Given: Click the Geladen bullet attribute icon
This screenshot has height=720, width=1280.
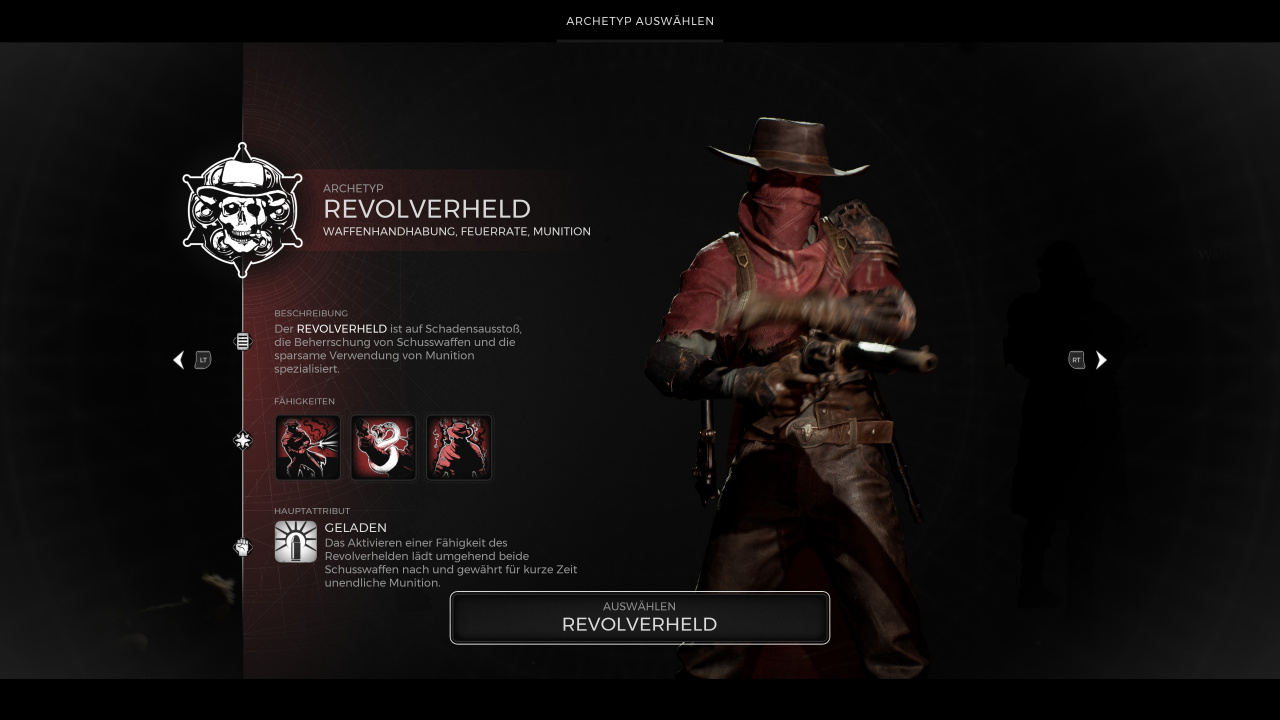Looking at the screenshot, I should pyautogui.click(x=296, y=542).
